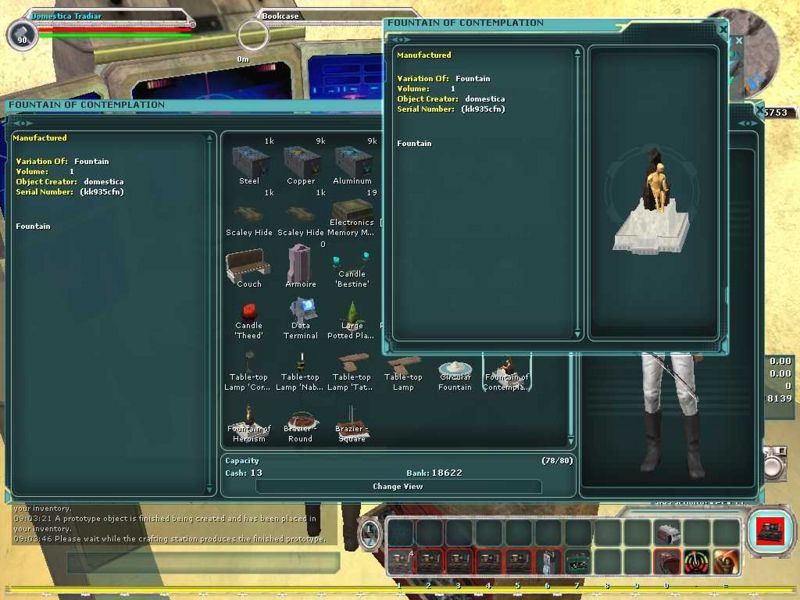Select the Fountain of Contemplation inventory item
This screenshot has height=600, width=800.
(x=507, y=370)
